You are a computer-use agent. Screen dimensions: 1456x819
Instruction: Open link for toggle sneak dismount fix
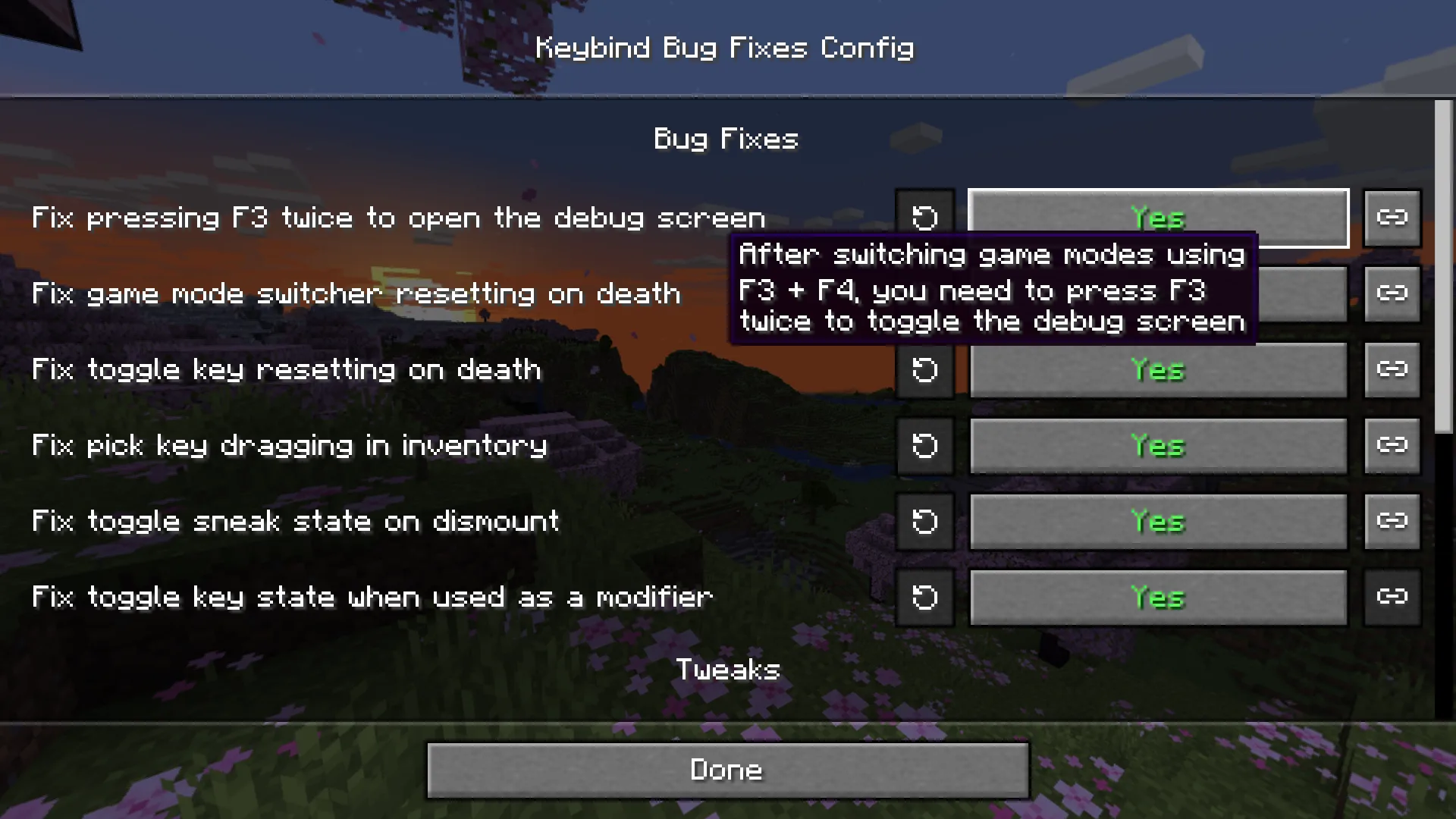coord(1392,522)
